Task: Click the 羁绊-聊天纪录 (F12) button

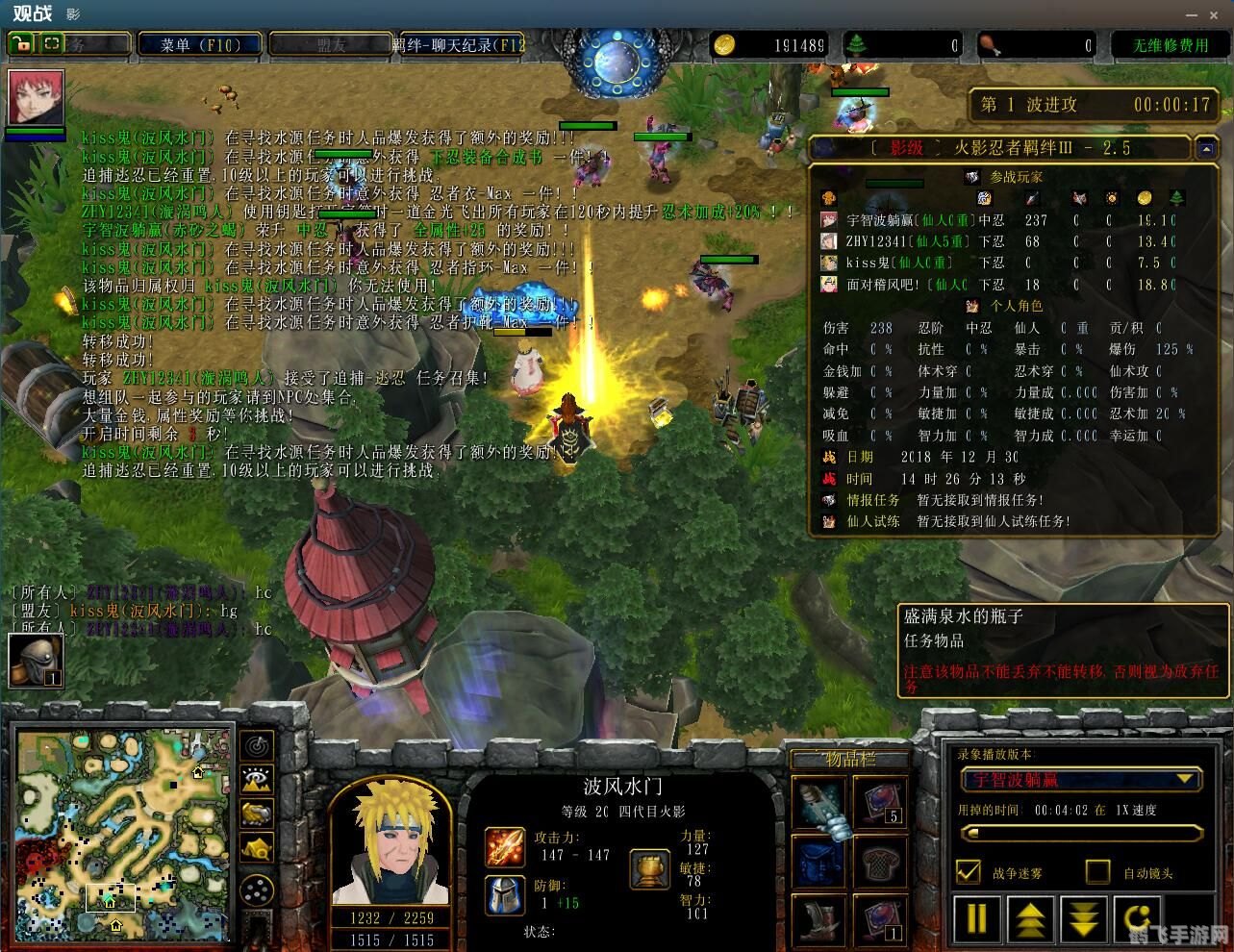Action: (460, 43)
